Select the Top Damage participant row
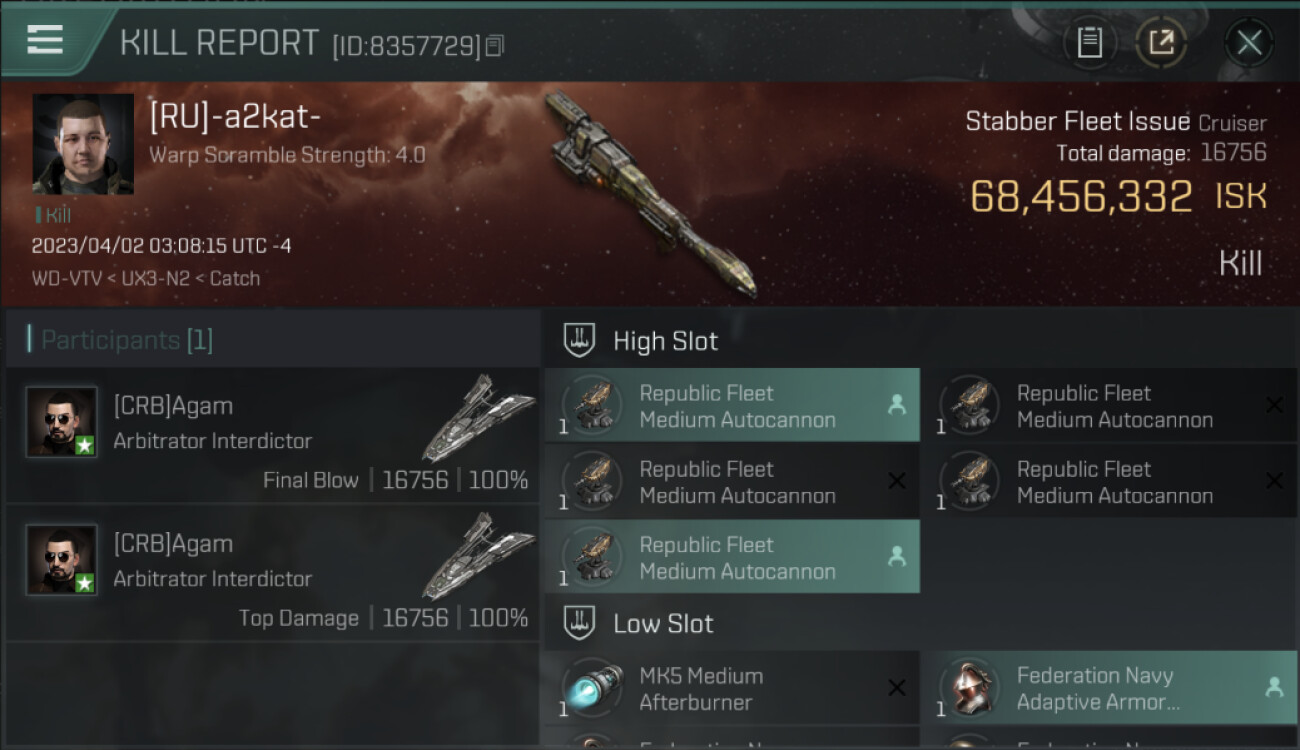Screen dimensions: 1300x750 pos(273,574)
